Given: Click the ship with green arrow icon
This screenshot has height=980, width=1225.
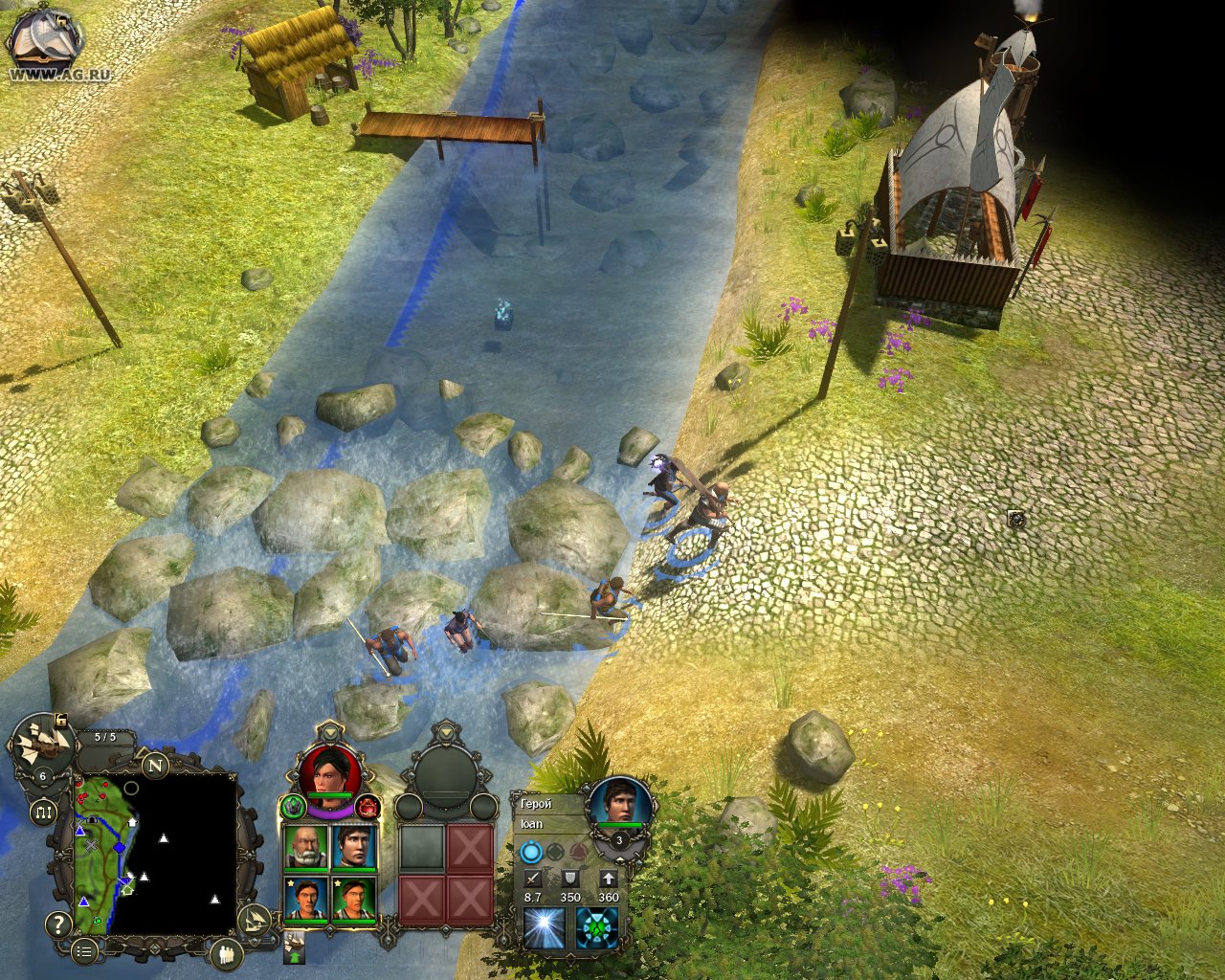Looking at the screenshot, I should 295,947.
